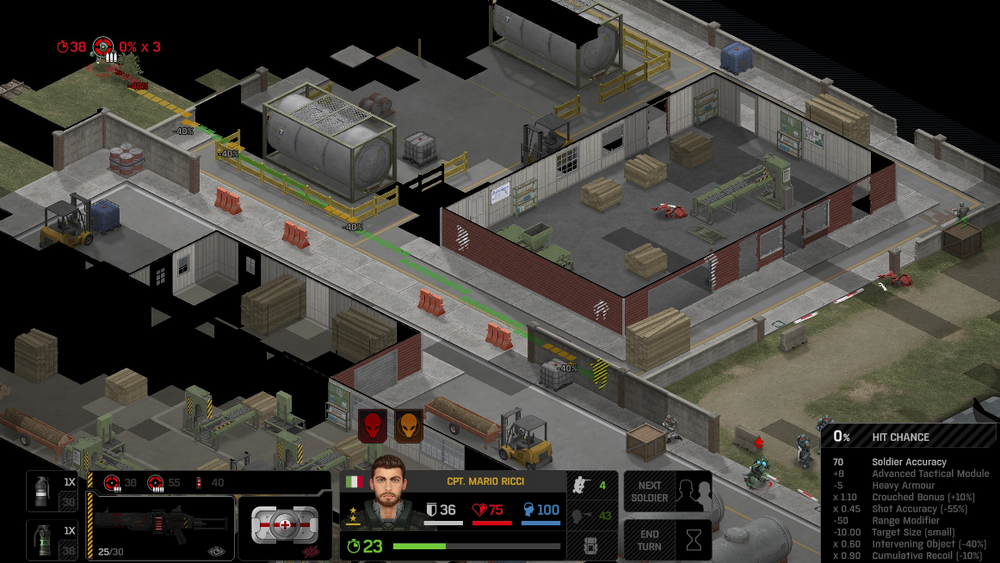End the current turn
The height and width of the screenshot is (563, 1000).
[x=667, y=539]
